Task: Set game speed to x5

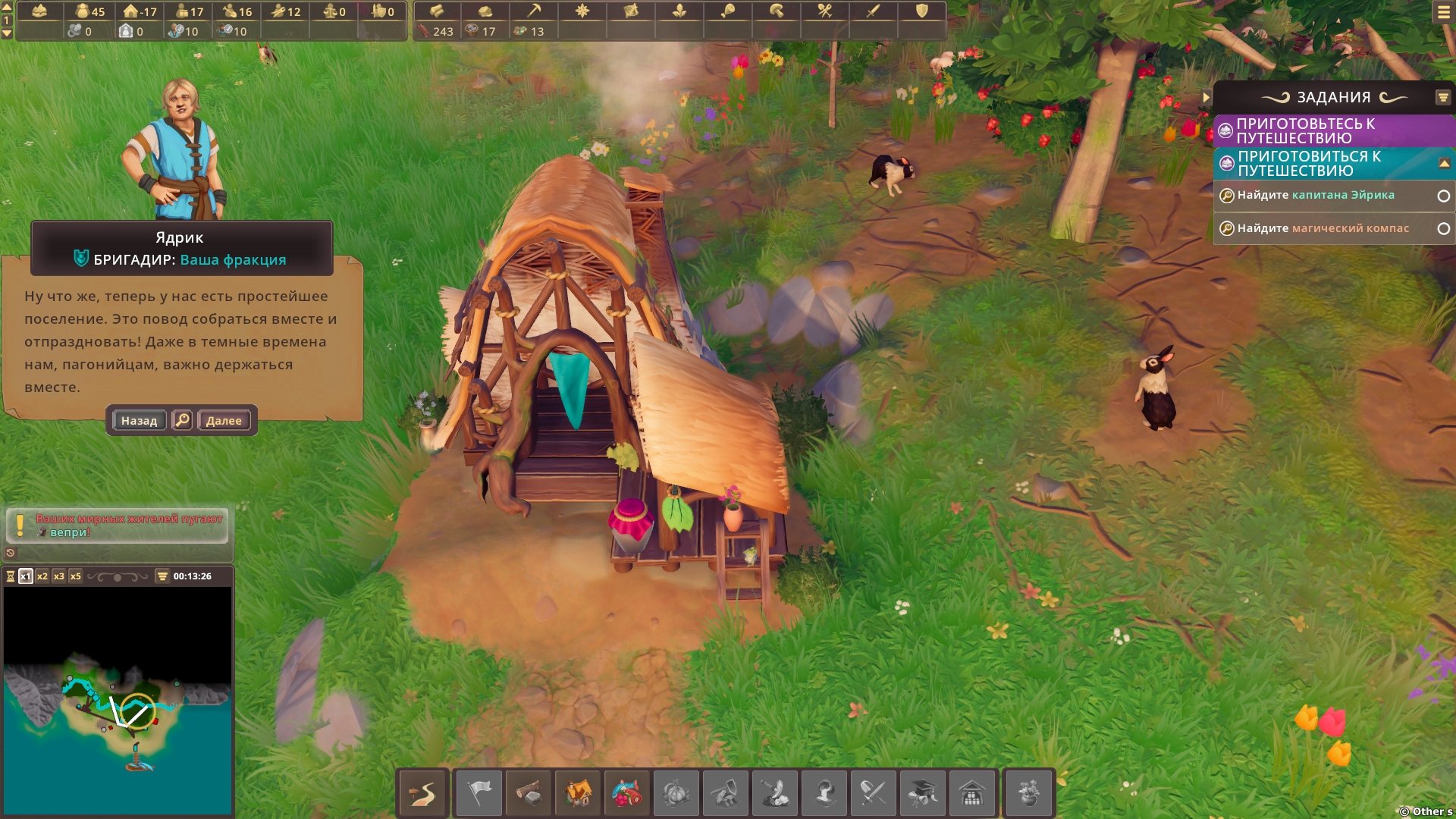Action: point(76,576)
